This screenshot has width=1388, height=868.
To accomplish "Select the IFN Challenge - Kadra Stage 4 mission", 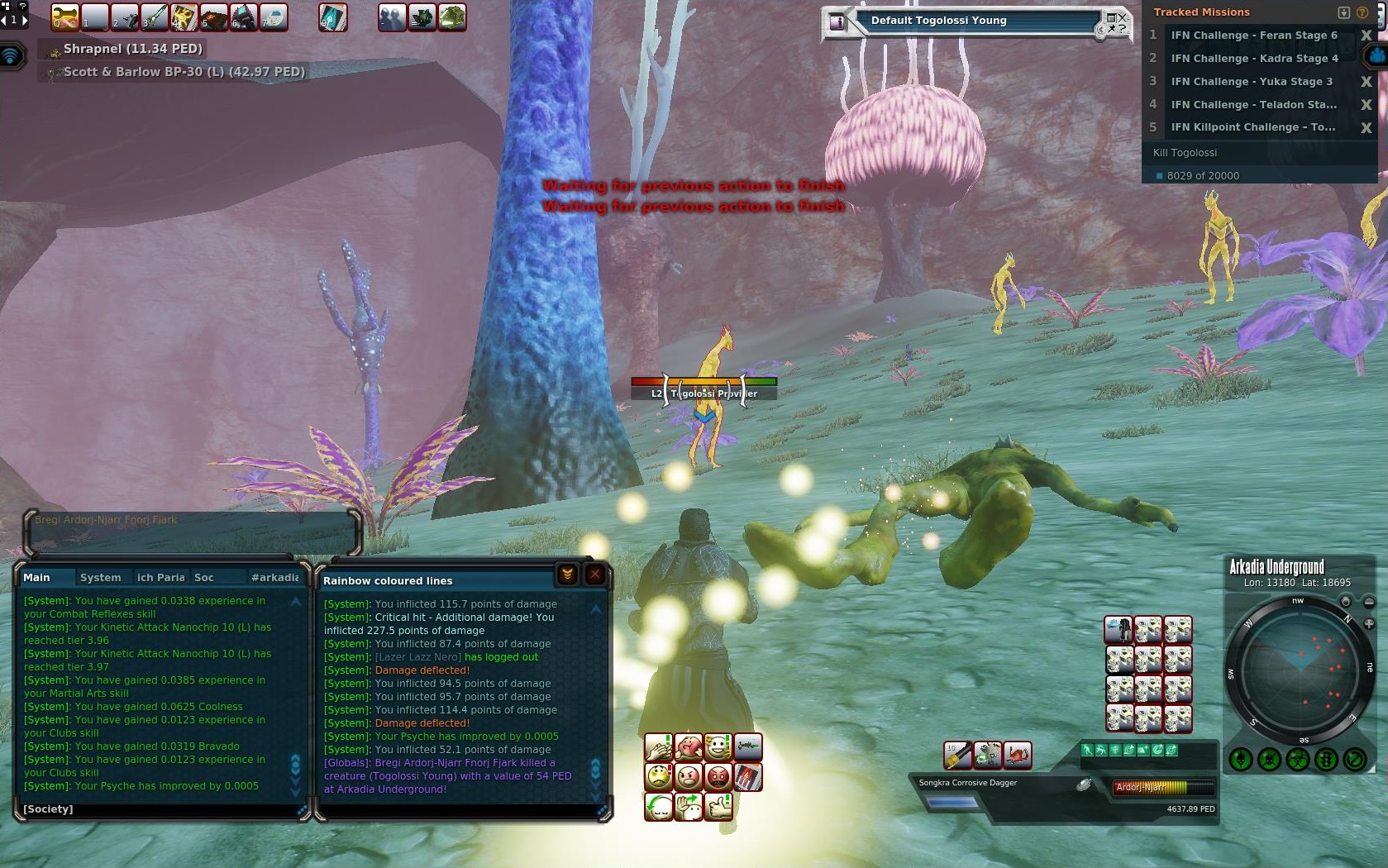I will (1253, 59).
